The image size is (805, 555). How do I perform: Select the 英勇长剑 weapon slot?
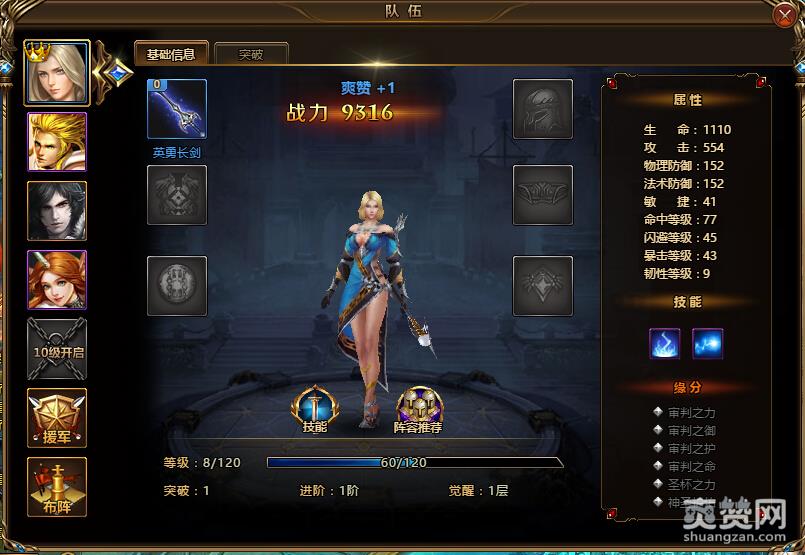177,109
